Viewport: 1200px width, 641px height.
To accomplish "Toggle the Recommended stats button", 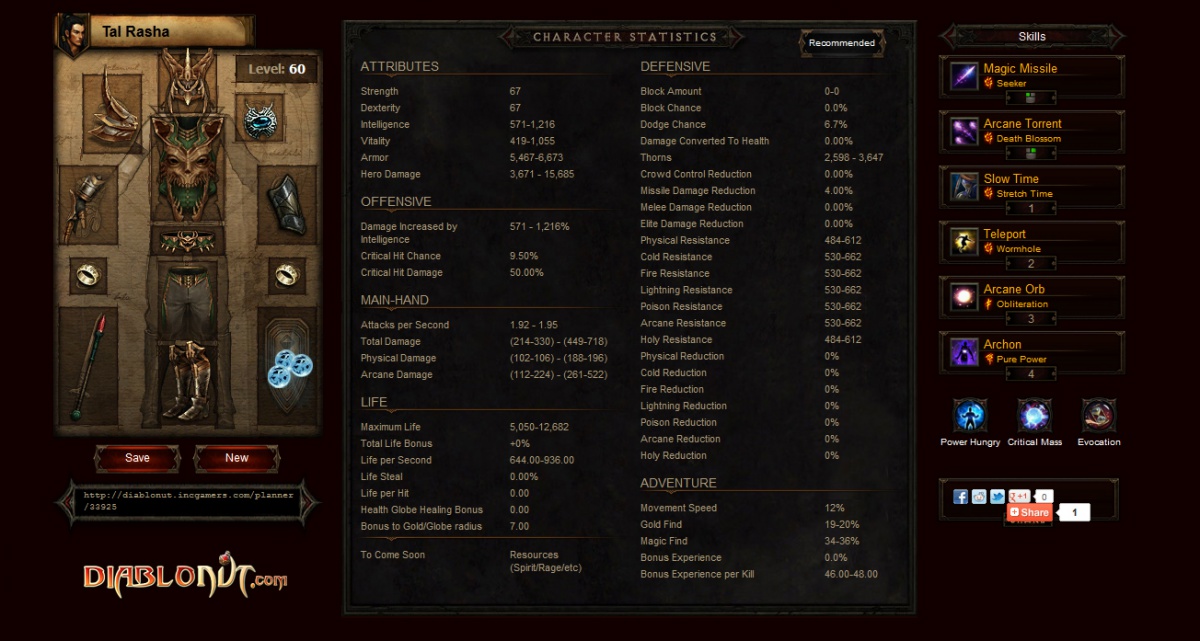I will [x=842, y=43].
